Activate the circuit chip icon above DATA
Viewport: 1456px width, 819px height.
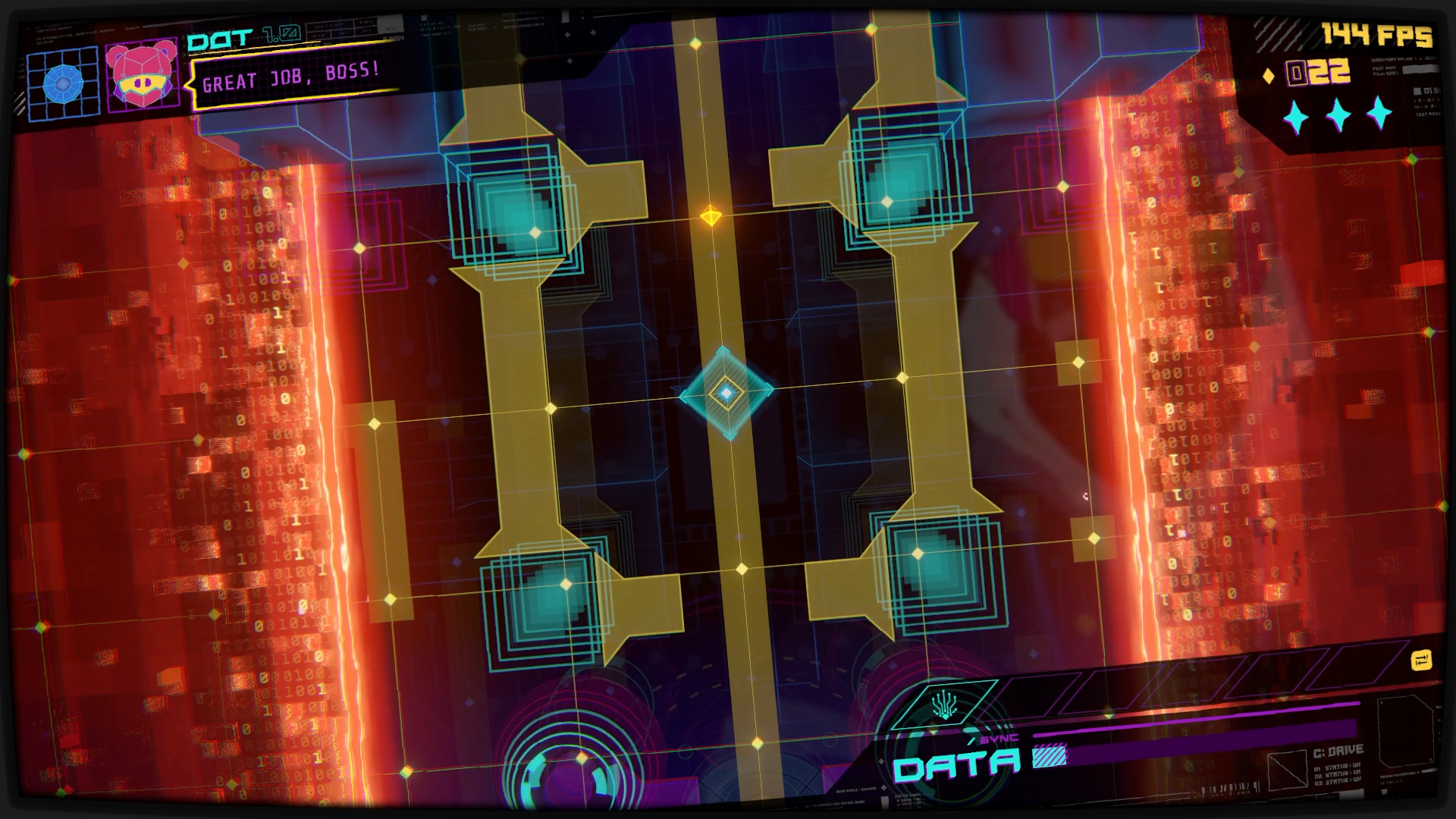point(943,706)
